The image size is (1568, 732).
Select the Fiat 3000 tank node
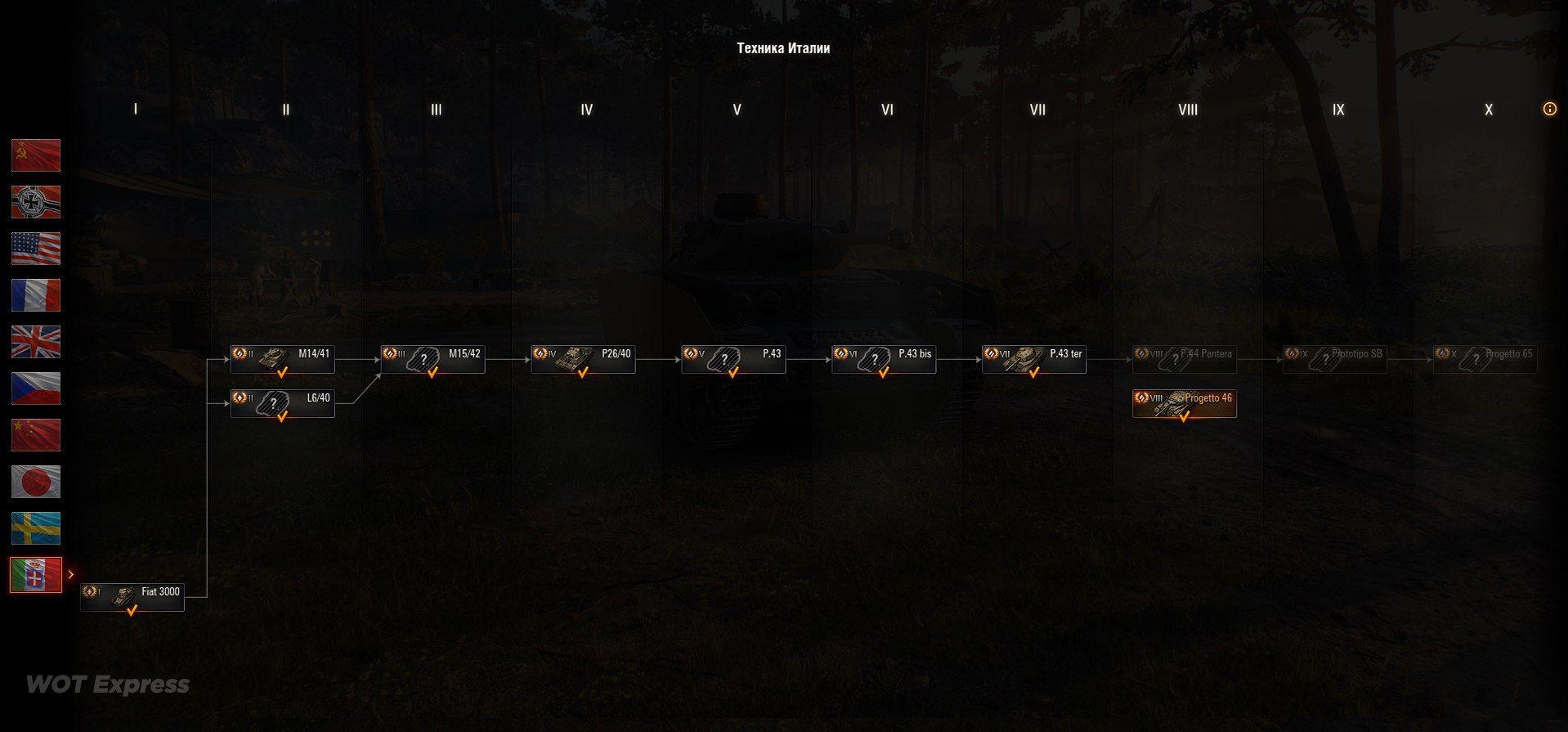[132, 598]
